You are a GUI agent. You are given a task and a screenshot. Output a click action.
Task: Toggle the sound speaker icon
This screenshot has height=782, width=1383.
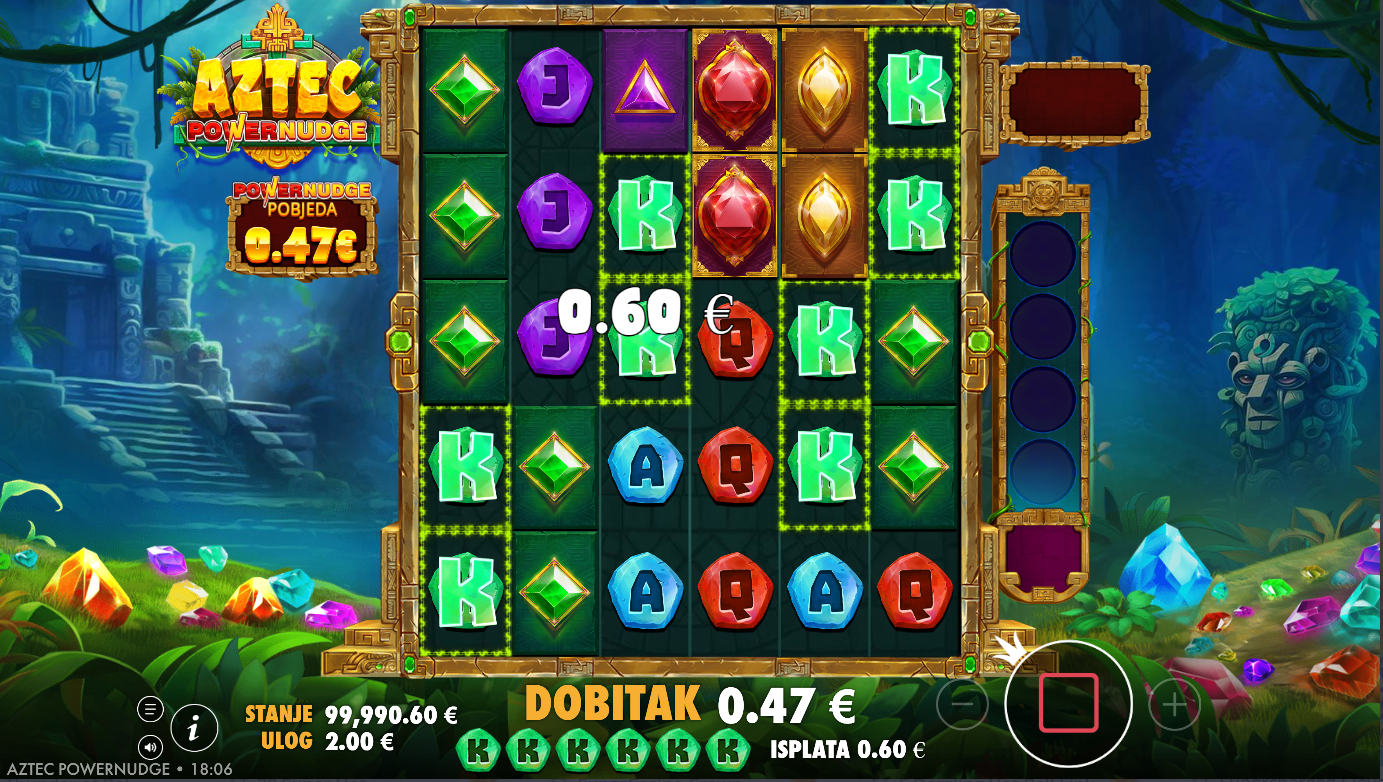150,746
